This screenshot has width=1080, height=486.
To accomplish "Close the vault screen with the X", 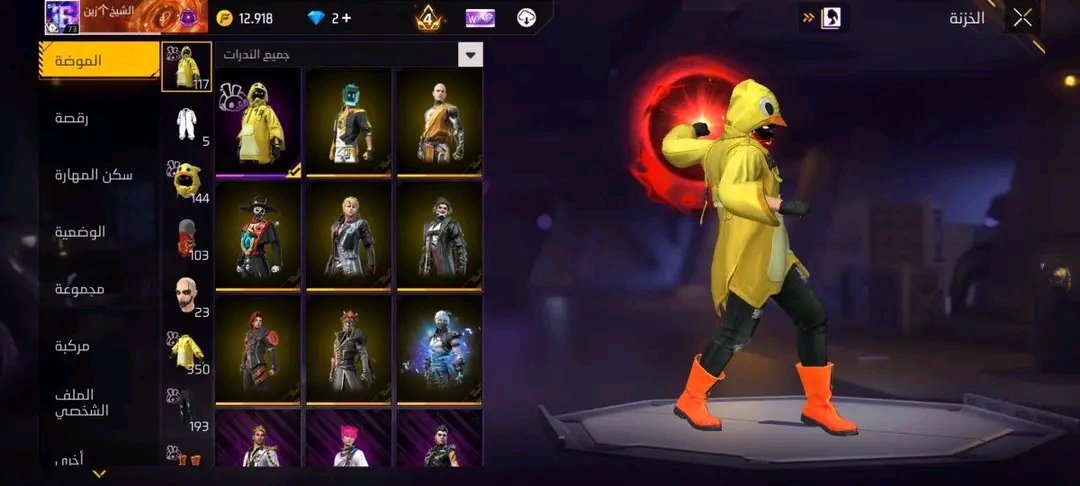I will [x=1022, y=17].
